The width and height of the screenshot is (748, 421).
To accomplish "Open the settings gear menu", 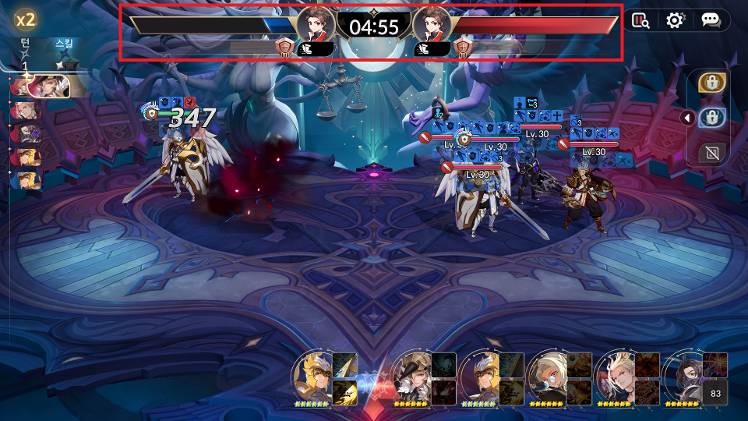I will click(675, 20).
